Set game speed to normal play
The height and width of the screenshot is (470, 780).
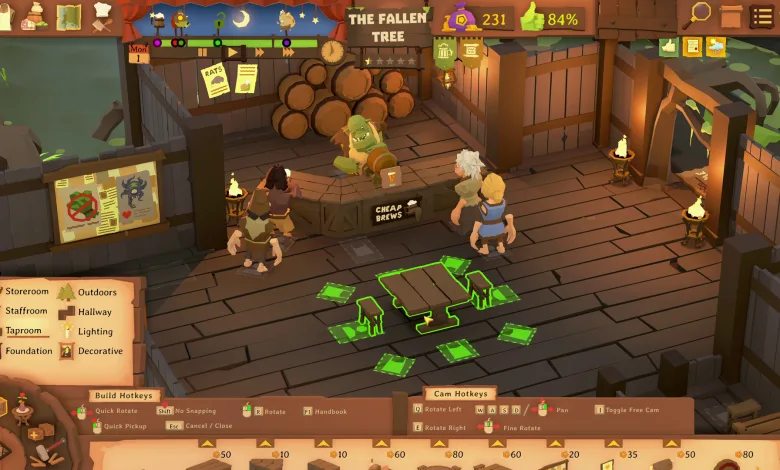[x=232, y=52]
